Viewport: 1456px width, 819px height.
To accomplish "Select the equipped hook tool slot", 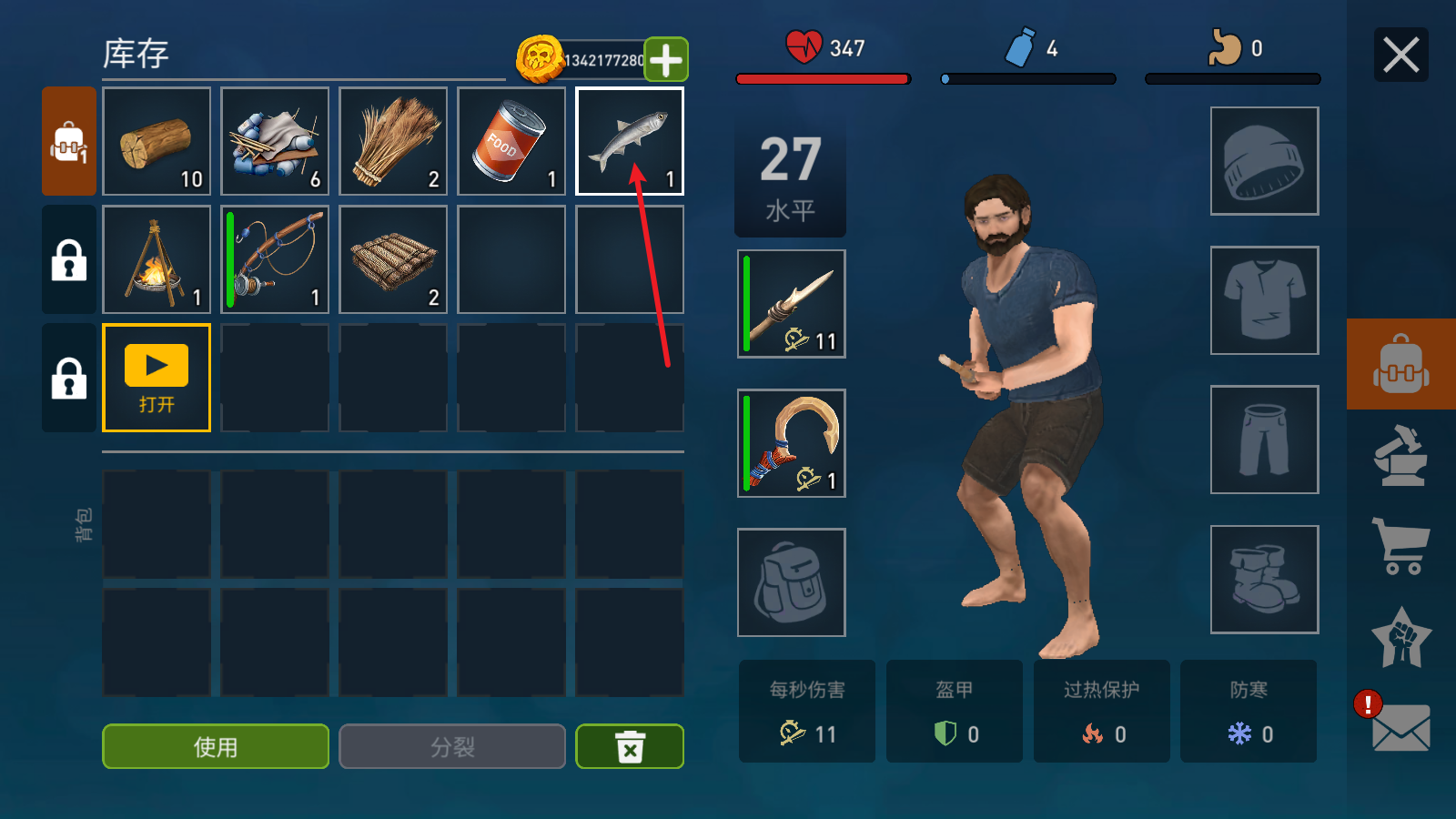I will 792,443.
